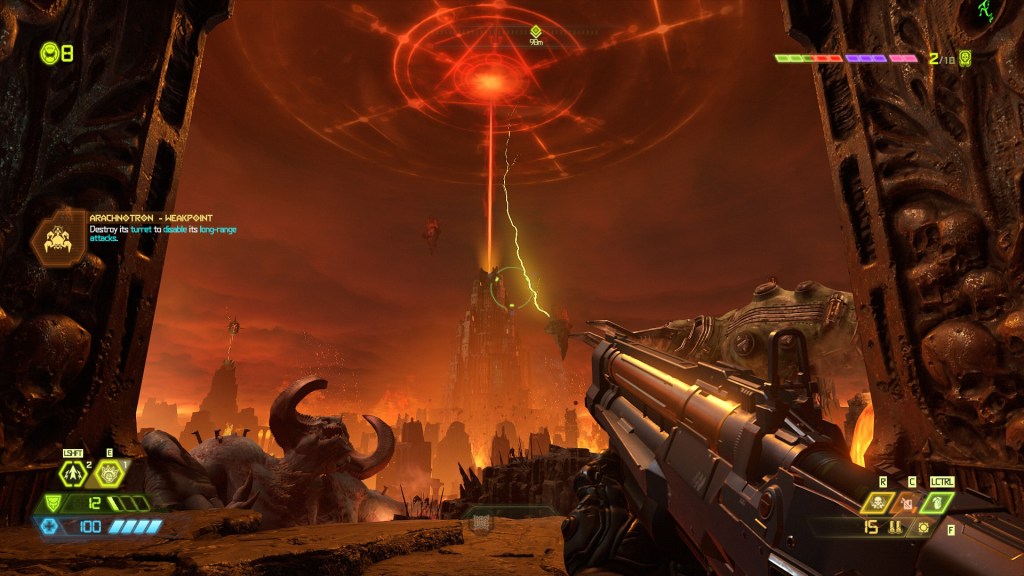Select the objective distance marker
This screenshot has width=1024, height=576.
pyautogui.click(x=536, y=33)
